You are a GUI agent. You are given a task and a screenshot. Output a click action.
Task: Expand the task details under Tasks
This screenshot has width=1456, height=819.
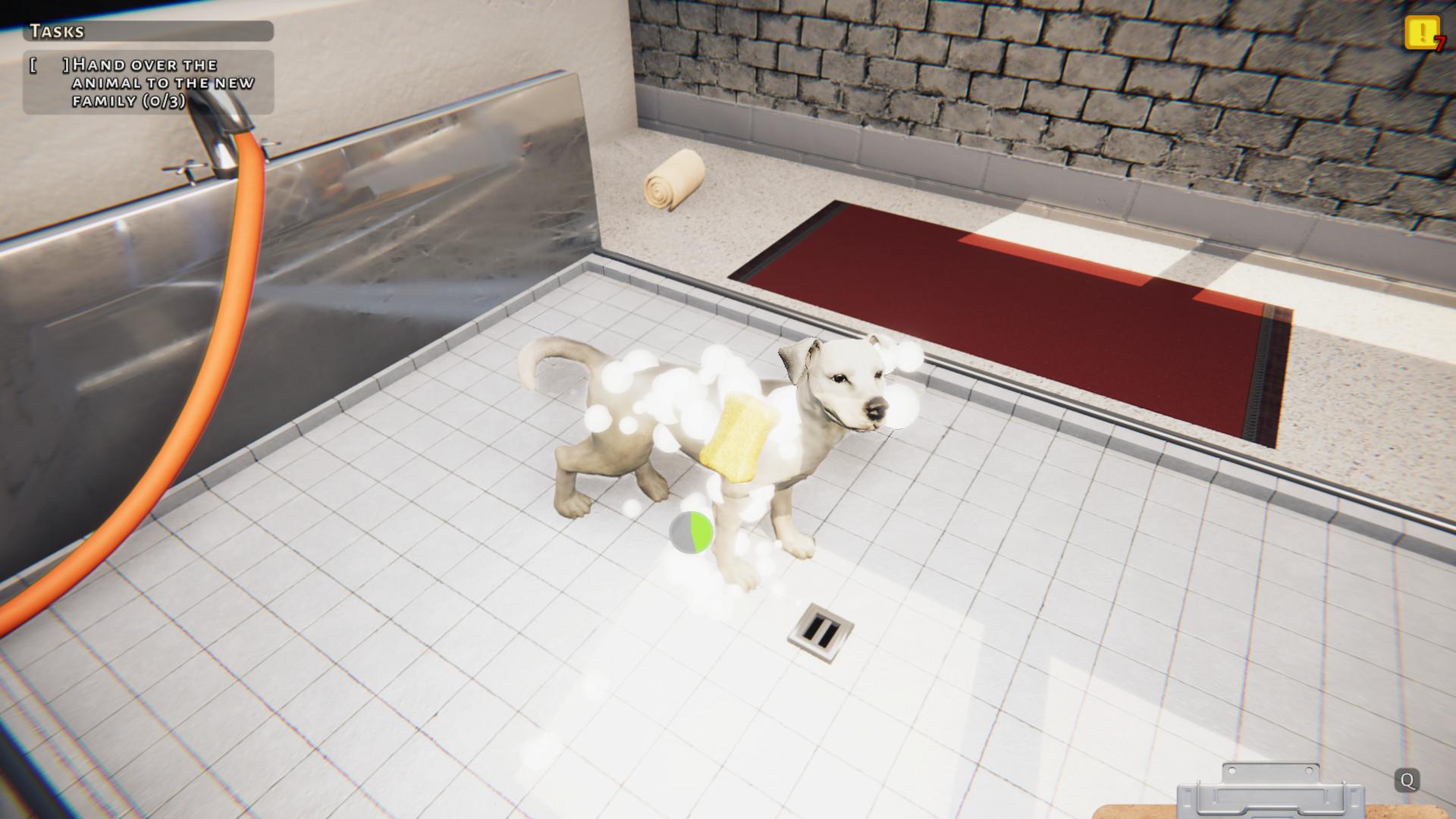[x=148, y=82]
